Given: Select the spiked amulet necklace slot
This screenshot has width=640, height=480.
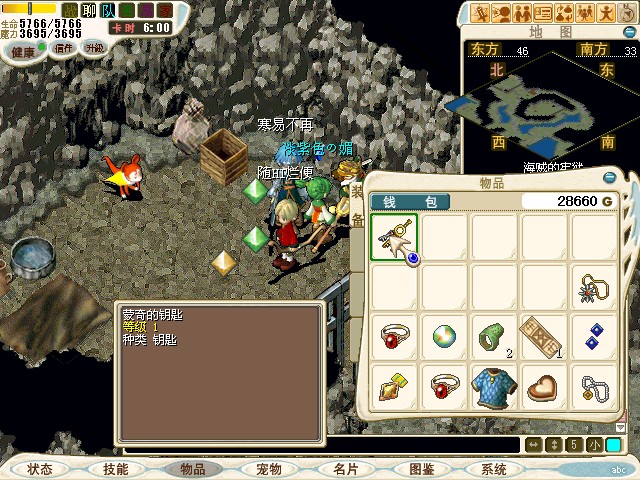Looking at the screenshot, I should [594, 287].
